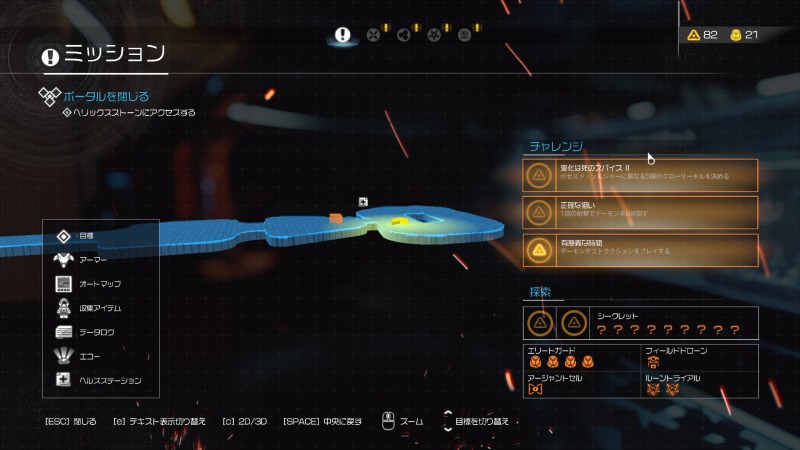Select the mission tab exclamation icon

coord(343,35)
